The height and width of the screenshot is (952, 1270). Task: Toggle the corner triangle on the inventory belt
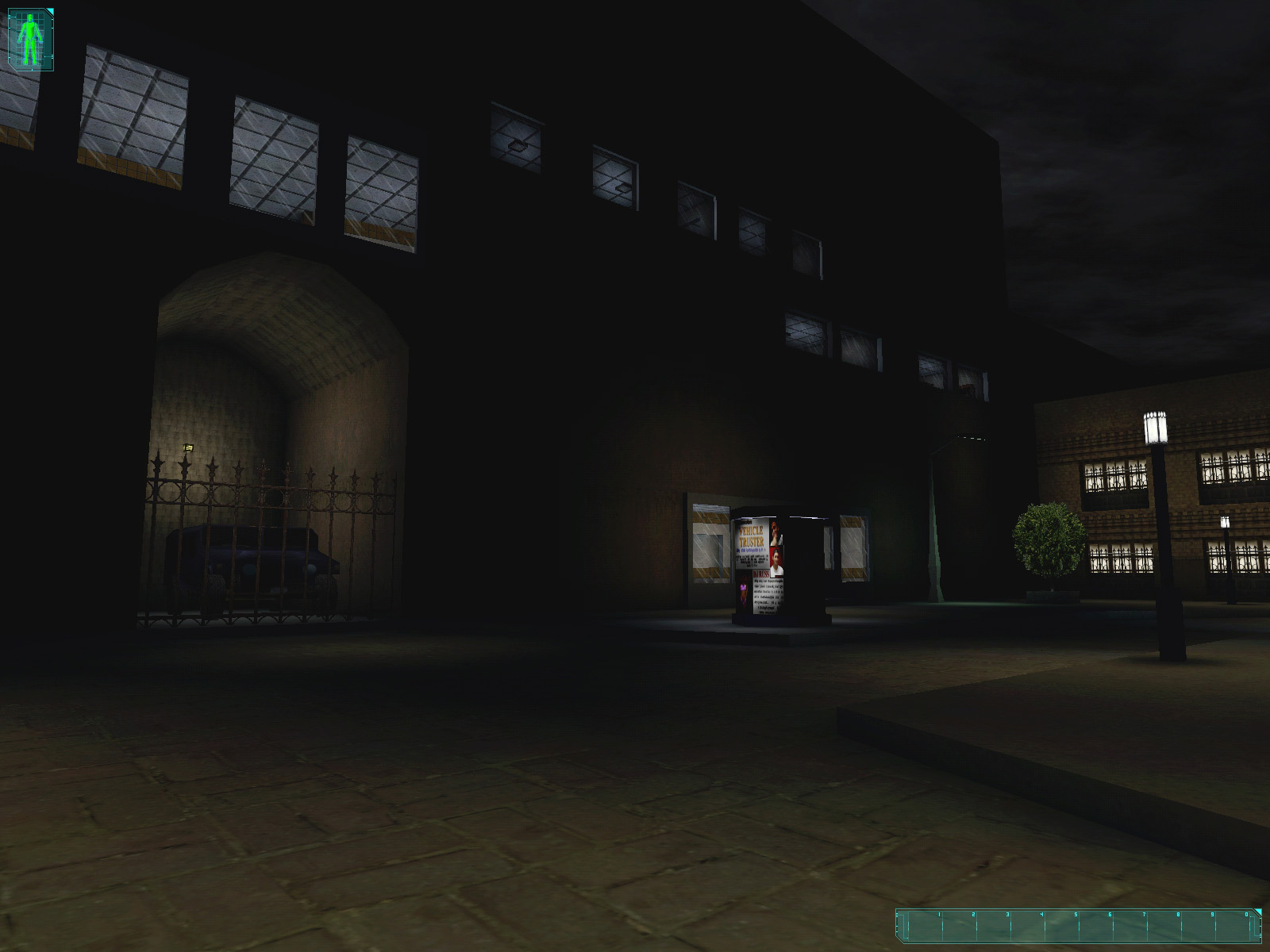click(1258, 911)
